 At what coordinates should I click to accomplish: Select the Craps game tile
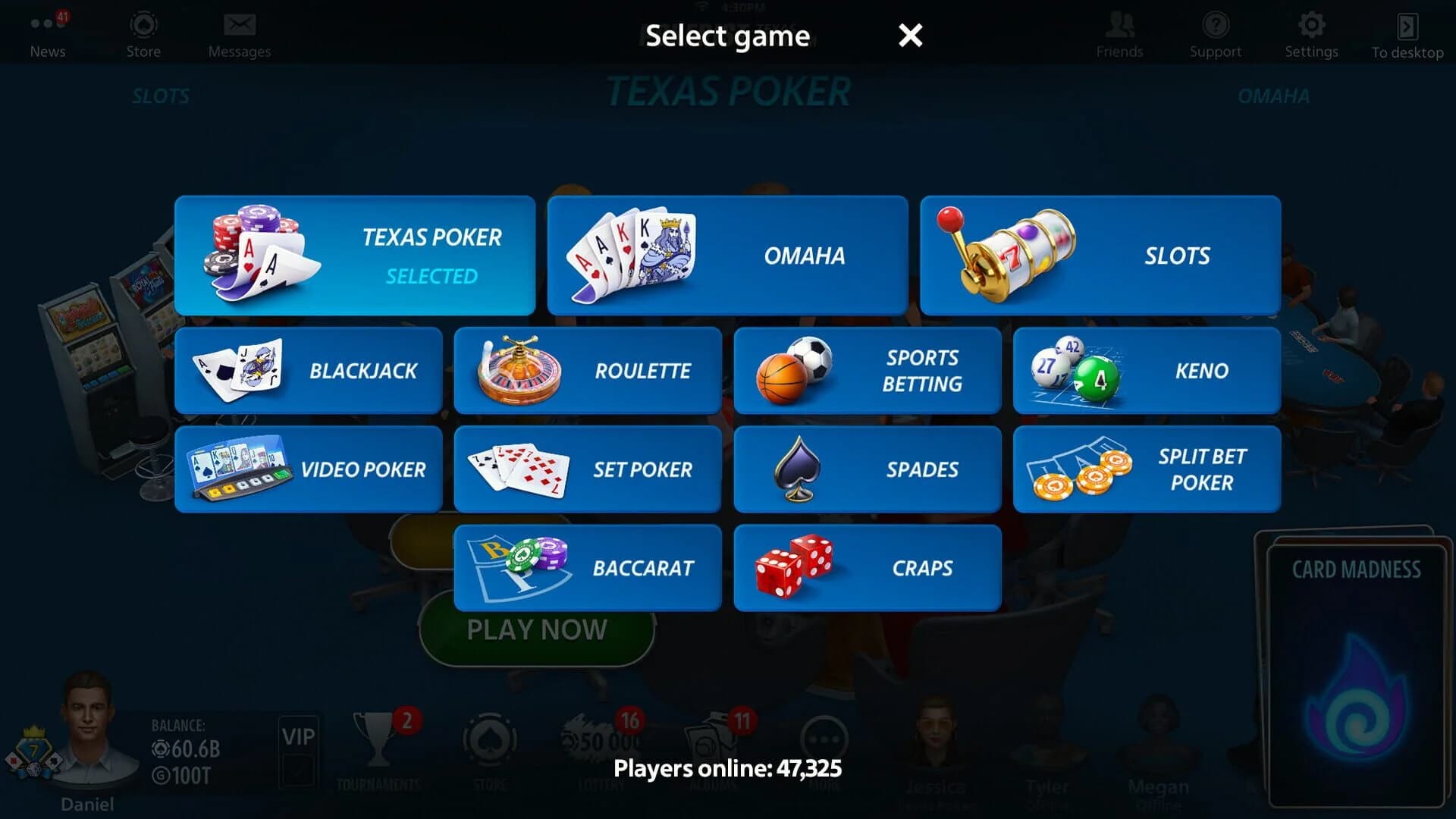coord(867,567)
